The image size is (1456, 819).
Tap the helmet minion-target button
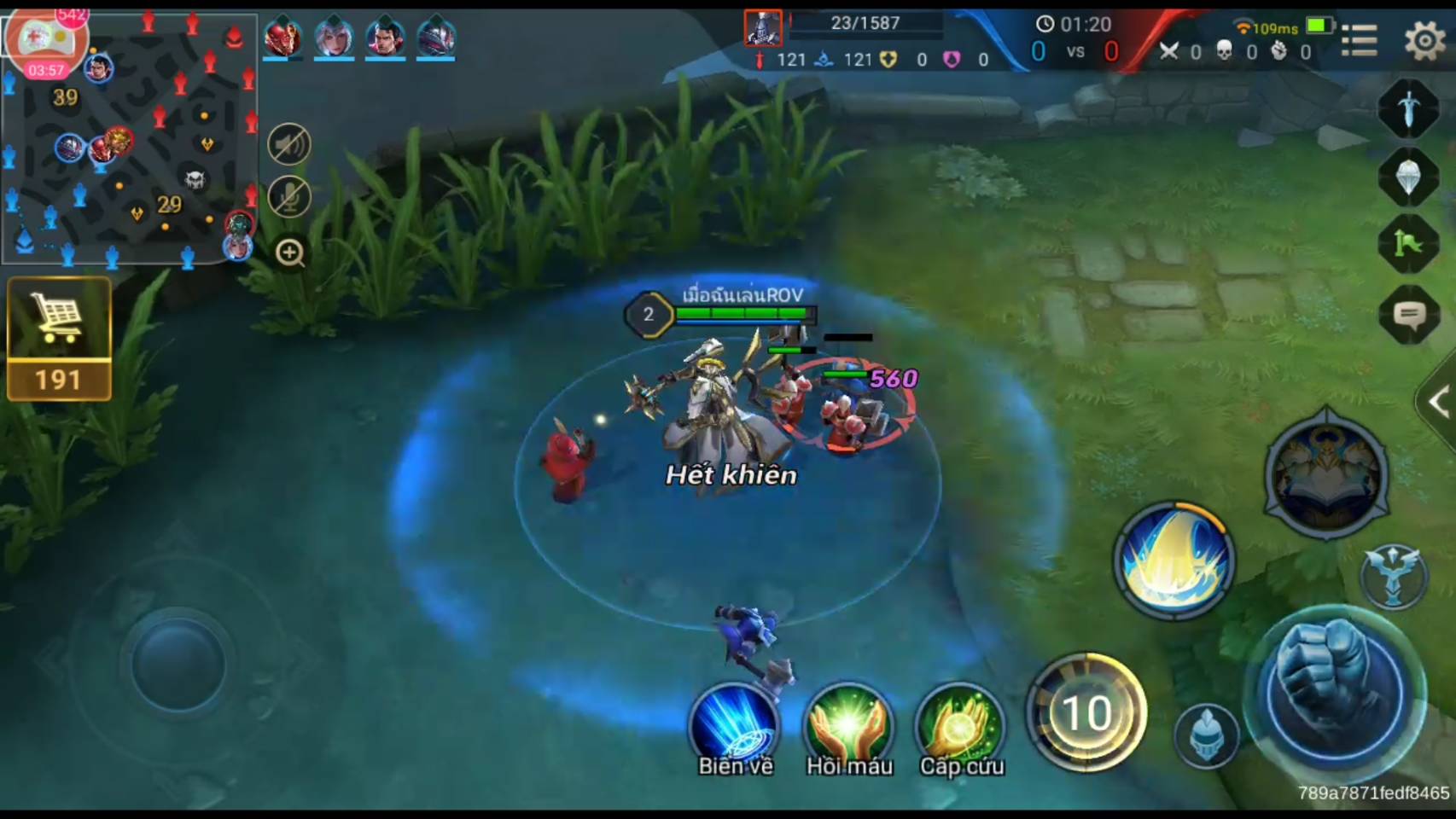1205,735
